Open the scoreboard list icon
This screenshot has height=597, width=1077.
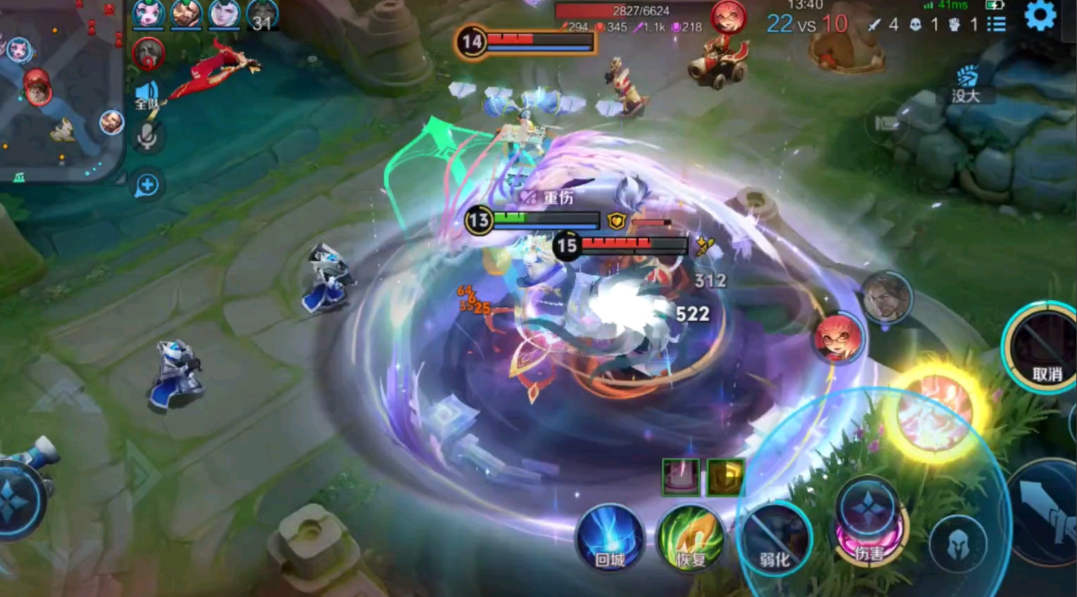[996, 24]
